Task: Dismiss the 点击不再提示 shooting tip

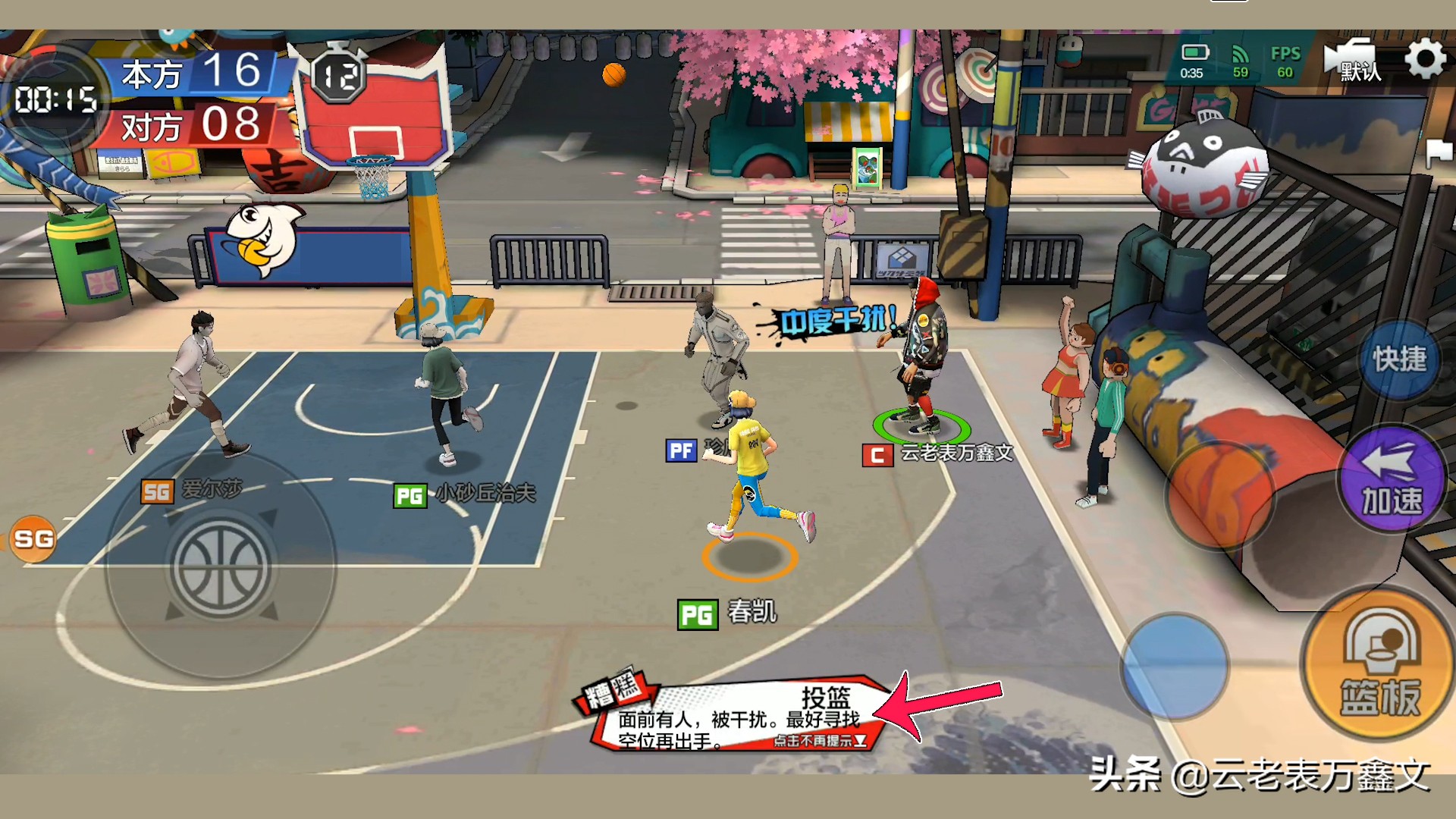Action: (820, 741)
